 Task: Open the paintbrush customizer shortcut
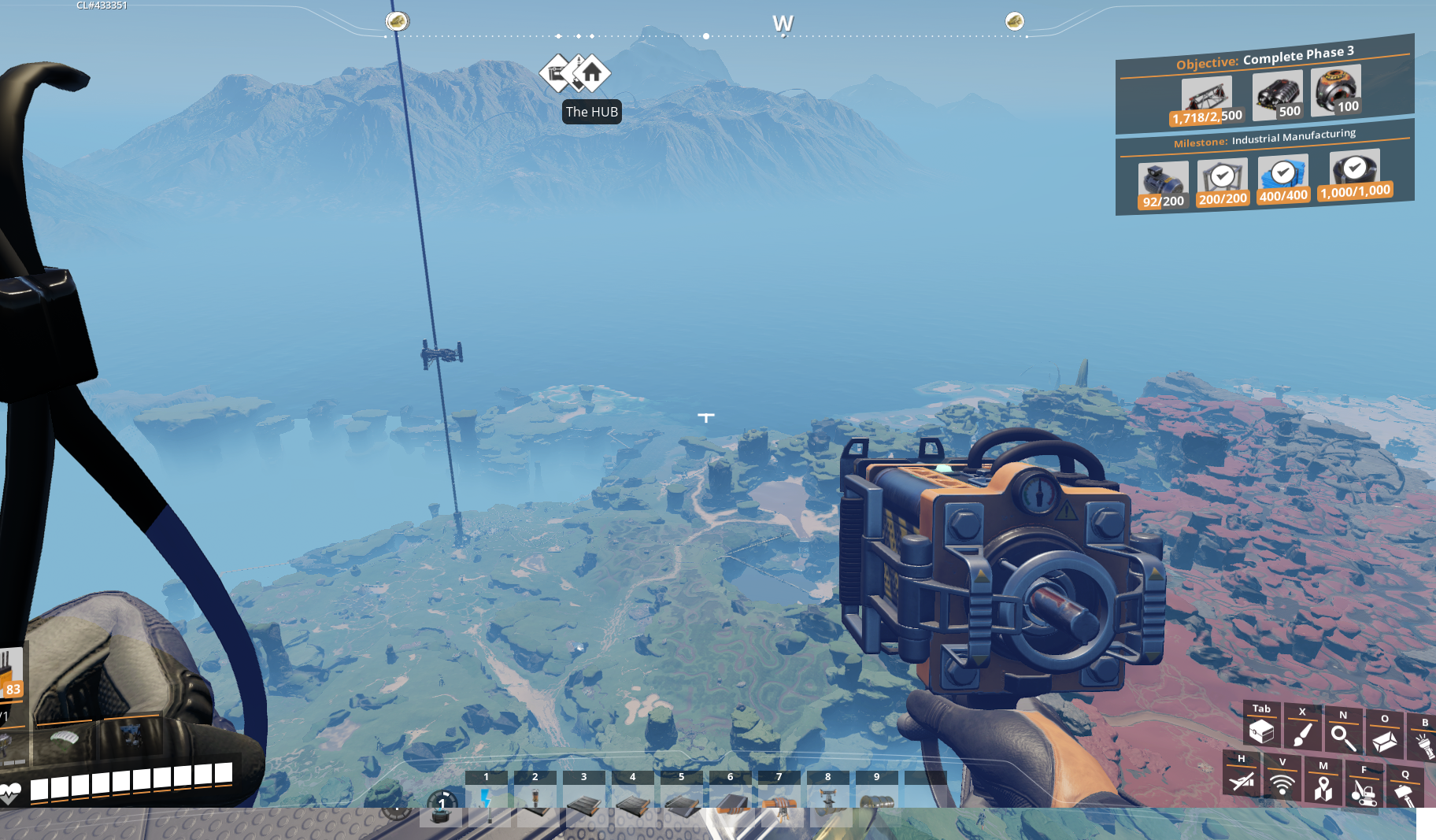pyautogui.click(x=1302, y=735)
